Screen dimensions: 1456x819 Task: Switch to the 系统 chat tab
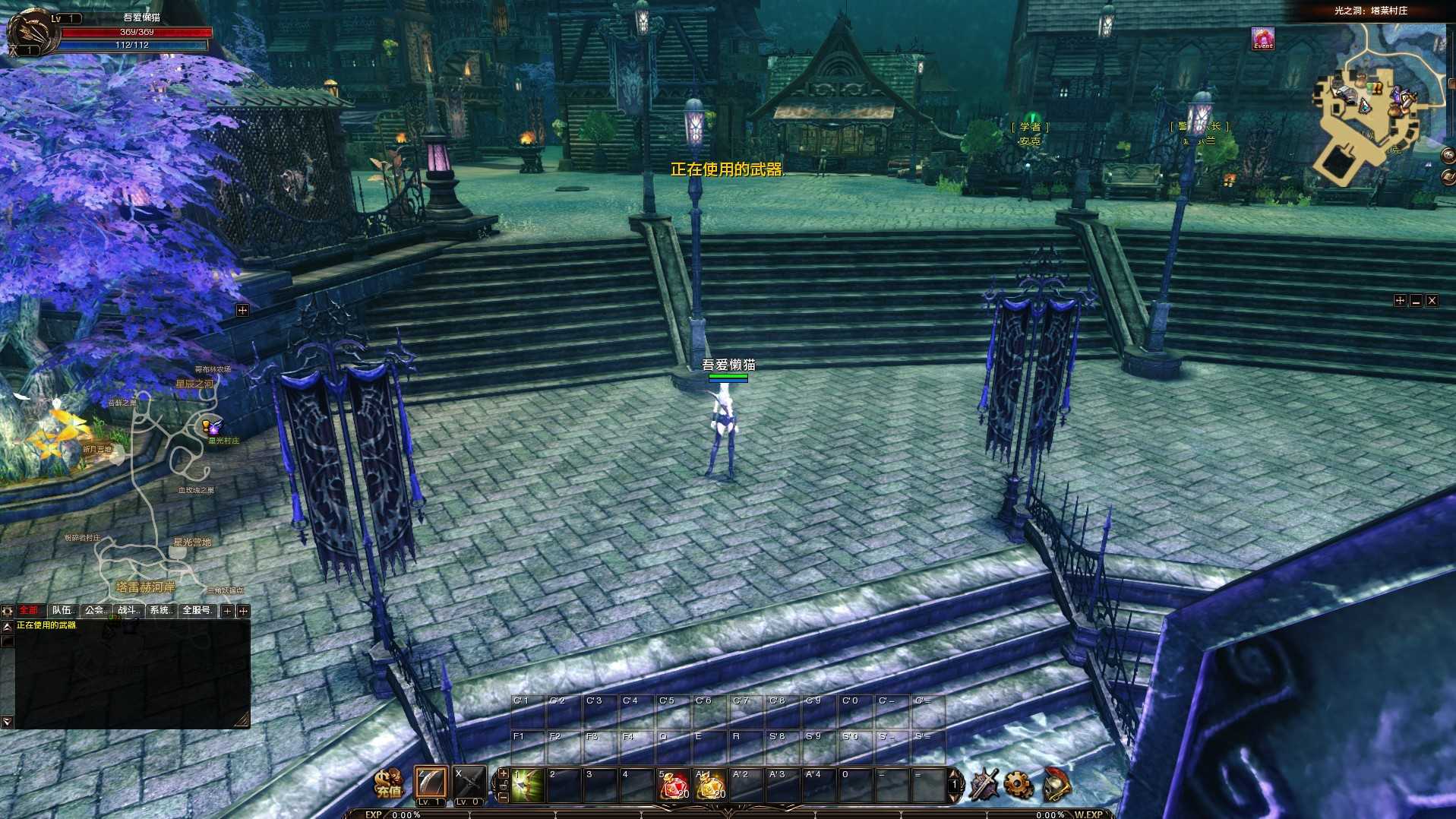160,611
